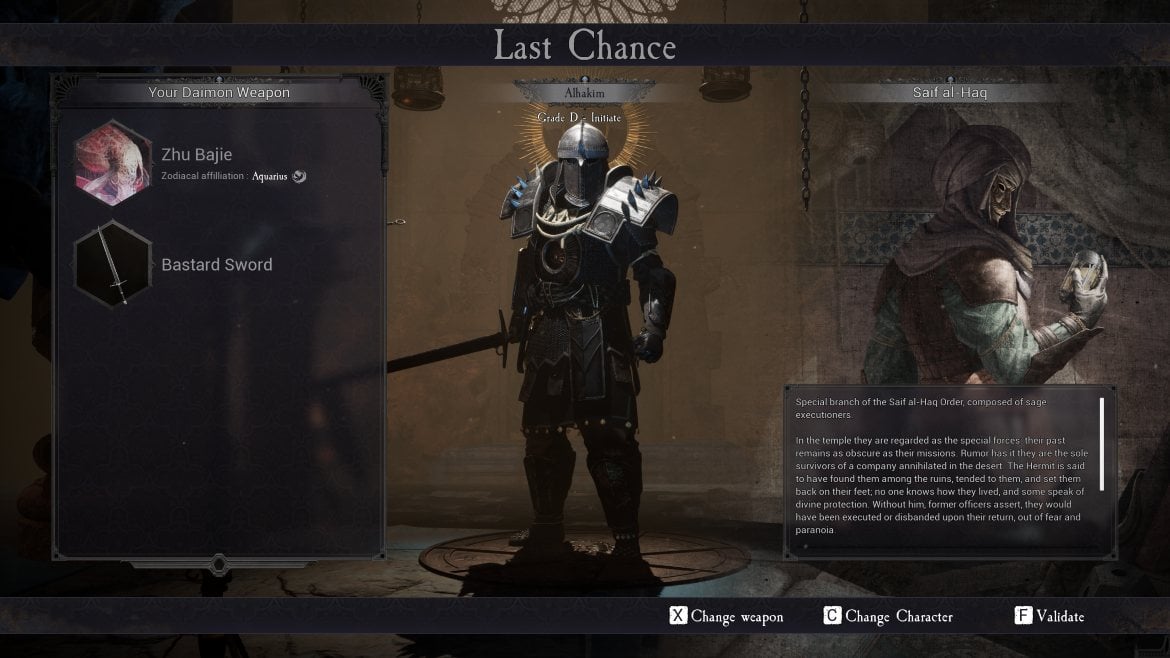Select the Bastard Sword hexagon icon
Screen dimensions: 1170x658
(113, 265)
